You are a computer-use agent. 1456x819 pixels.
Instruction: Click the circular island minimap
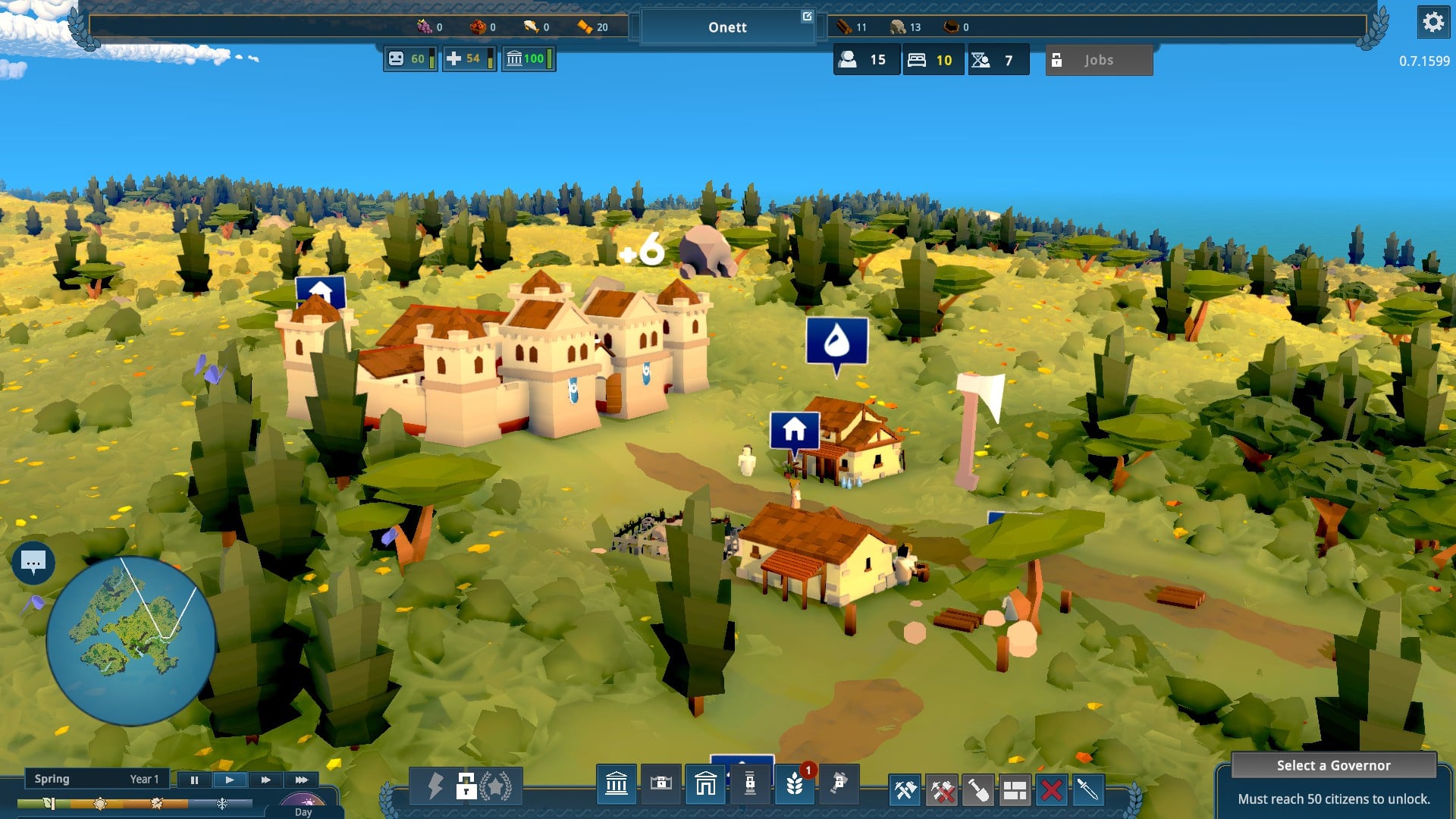pos(130,641)
